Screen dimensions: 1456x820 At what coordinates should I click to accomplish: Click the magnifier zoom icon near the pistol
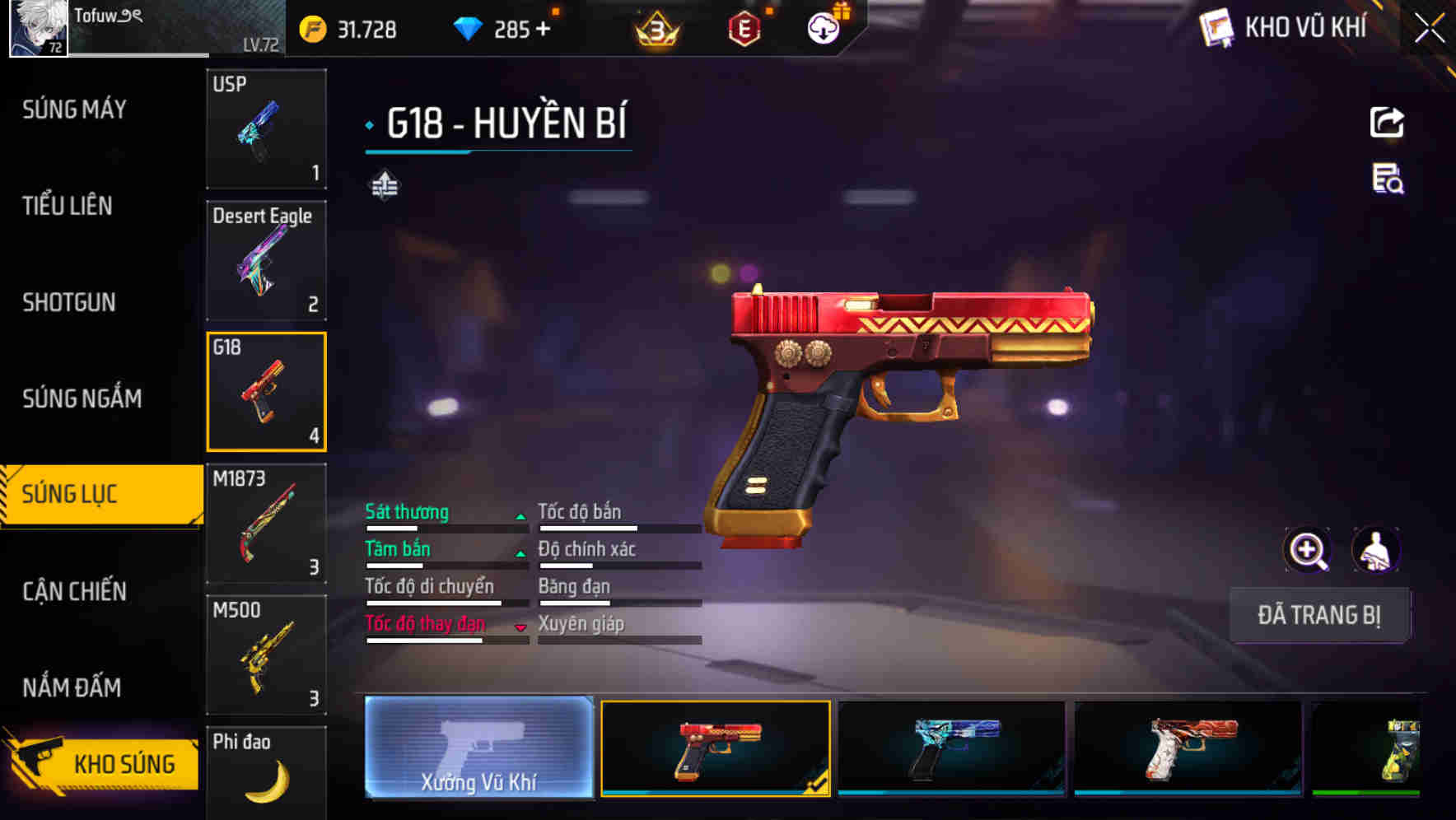[x=1309, y=550]
